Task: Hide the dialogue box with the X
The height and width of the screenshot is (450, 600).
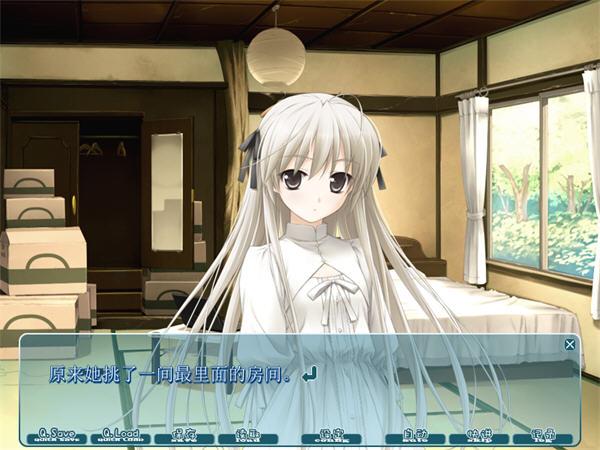Action: tap(570, 344)
